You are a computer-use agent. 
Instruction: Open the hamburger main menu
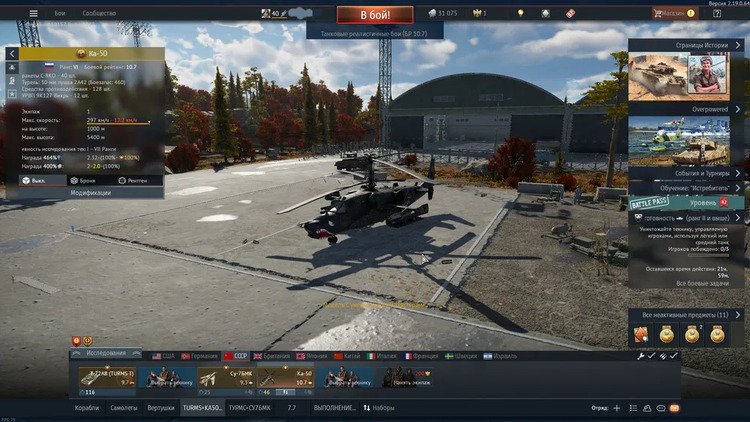[33, 14]
